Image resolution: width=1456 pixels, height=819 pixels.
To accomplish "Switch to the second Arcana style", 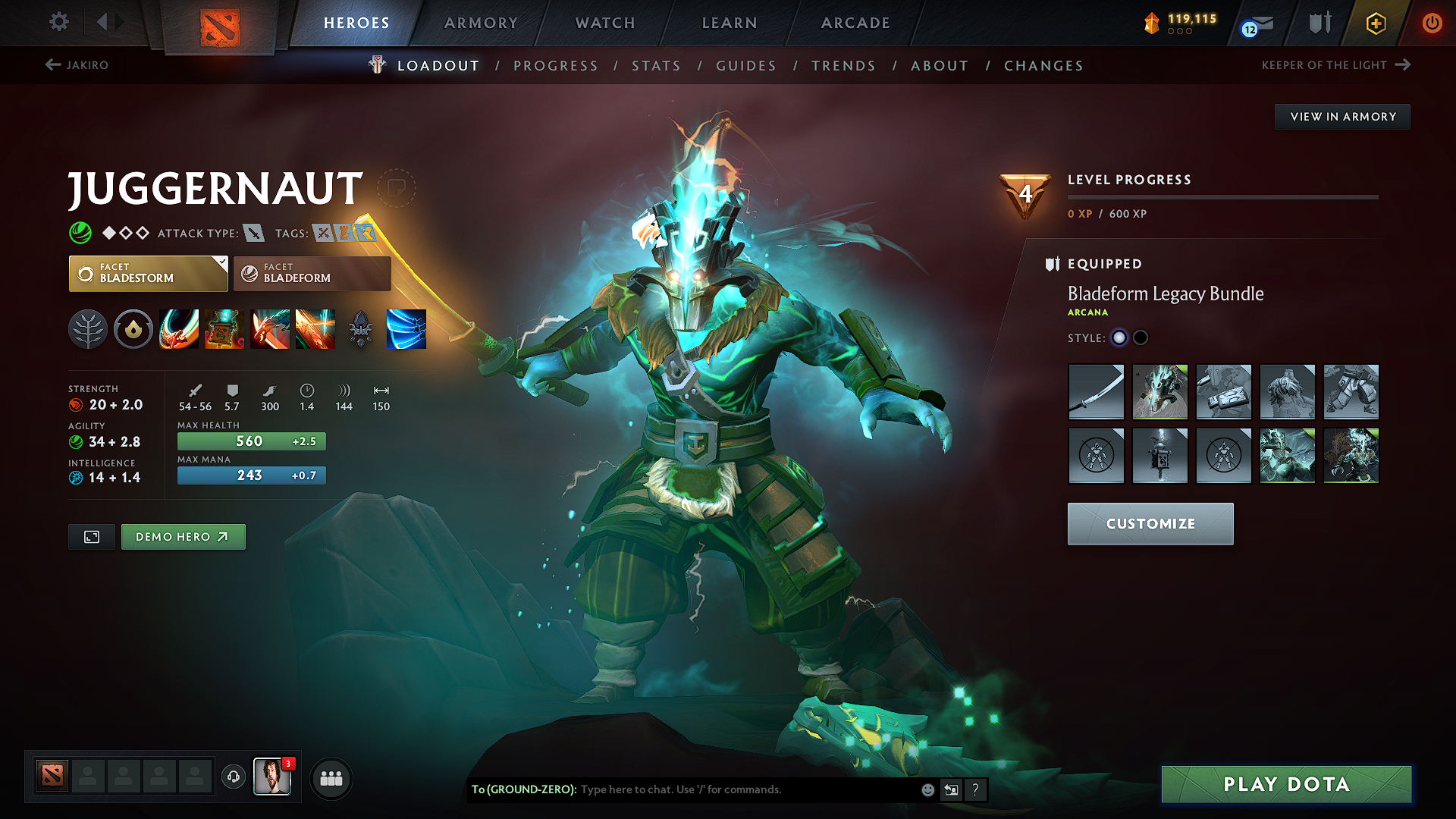I will coord(1140,337).
